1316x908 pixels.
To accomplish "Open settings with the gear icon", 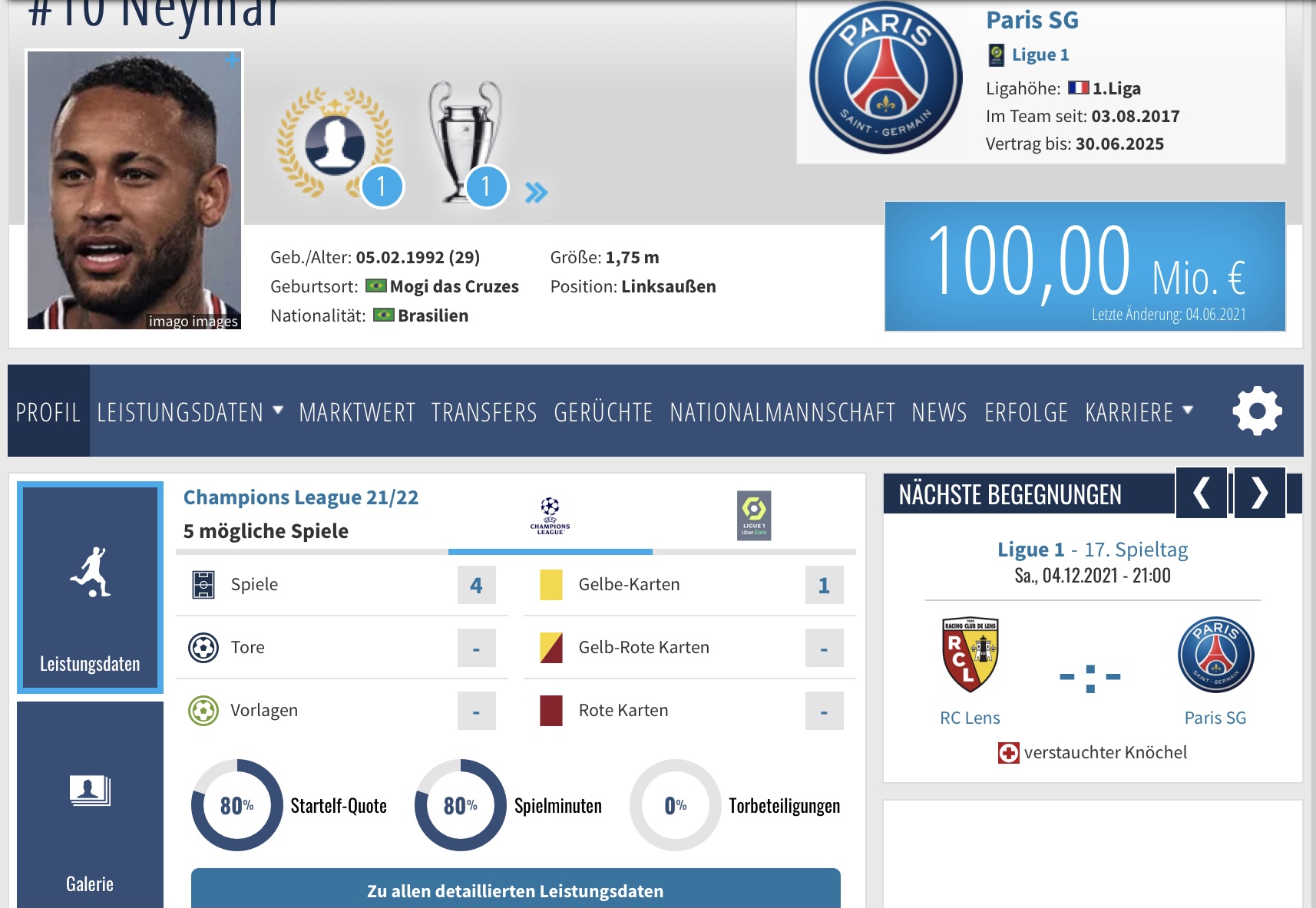I will [x=1257, y=411].
